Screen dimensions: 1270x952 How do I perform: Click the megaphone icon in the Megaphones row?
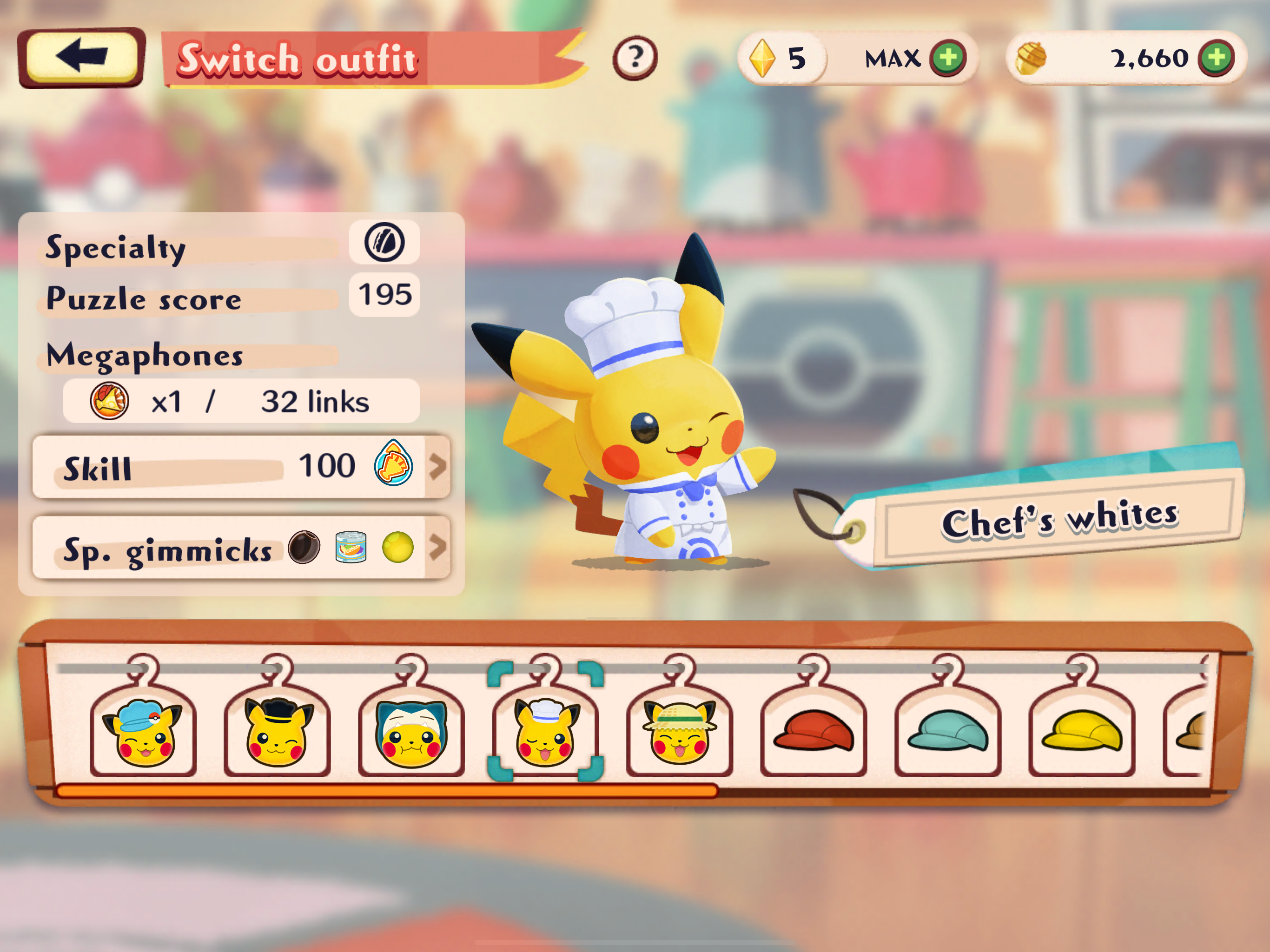tap(110, 401)
